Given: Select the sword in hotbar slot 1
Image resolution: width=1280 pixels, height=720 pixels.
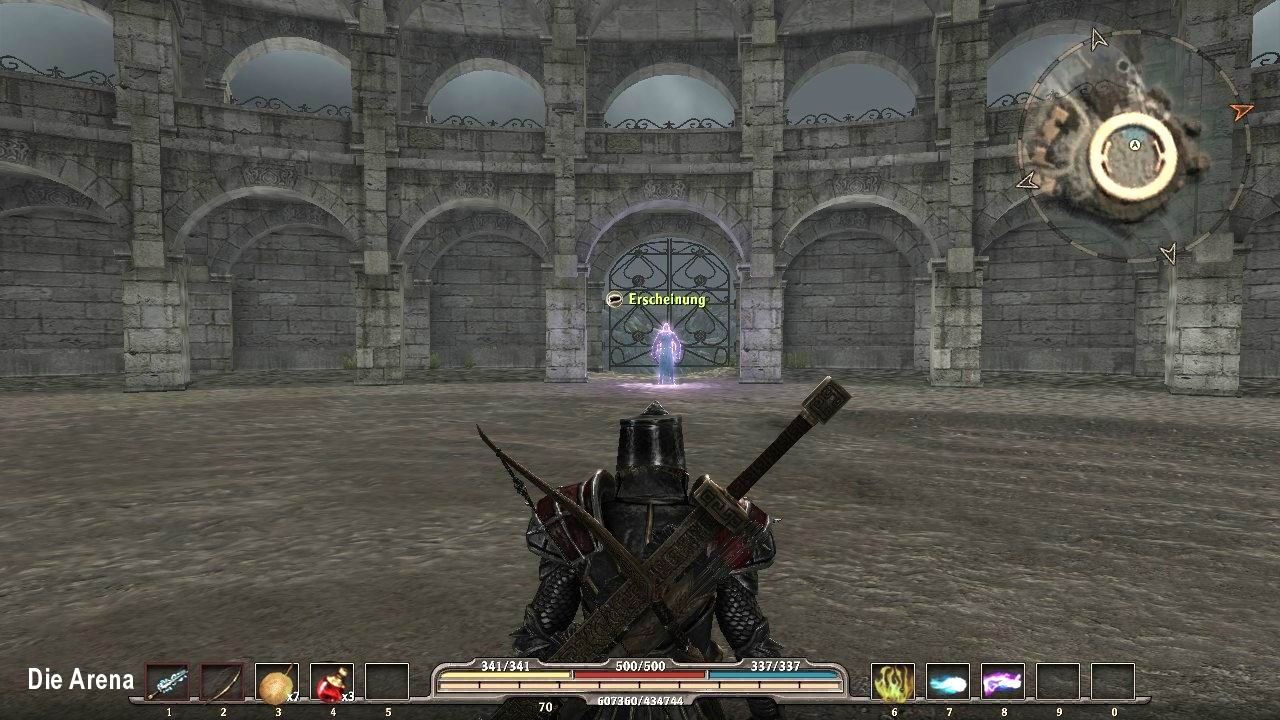Looking at the screenshot, I should [x=168, y=680].
